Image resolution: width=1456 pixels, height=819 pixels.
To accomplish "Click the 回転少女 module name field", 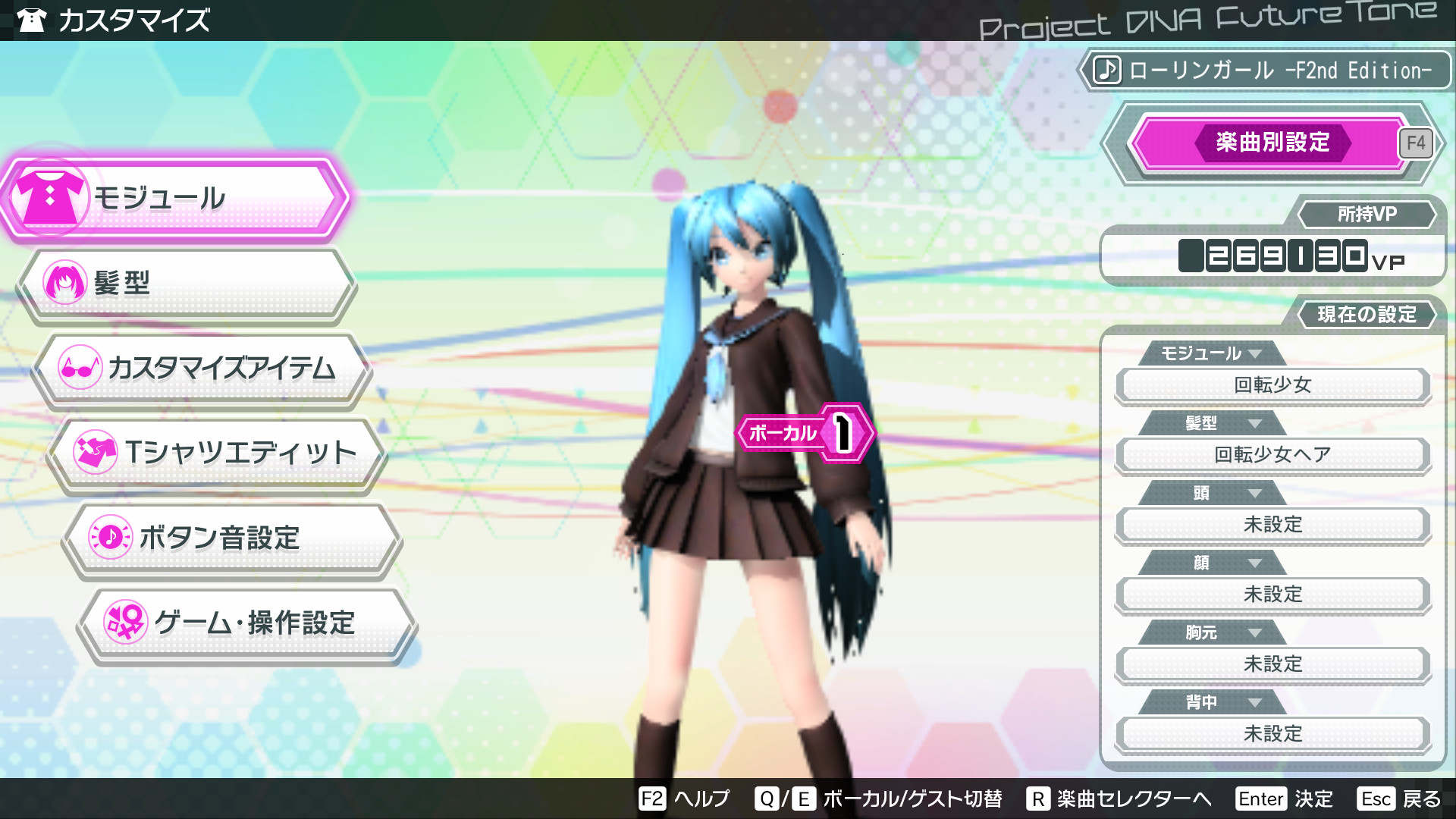I will (x=1272, y=385).
